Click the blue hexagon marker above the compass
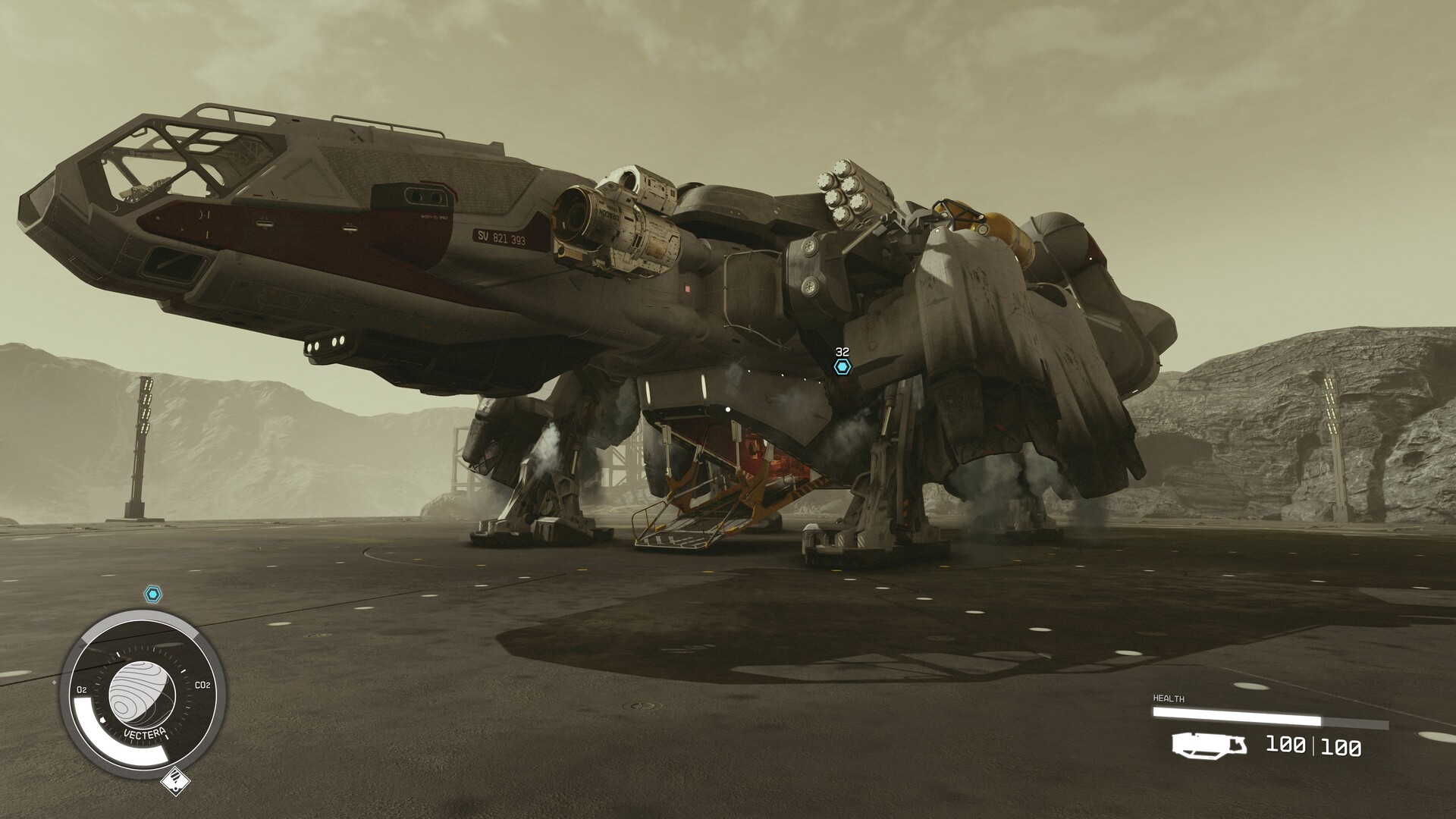Image resolution: width=1456 pixels, height=819 pixels. pos(152,595)
